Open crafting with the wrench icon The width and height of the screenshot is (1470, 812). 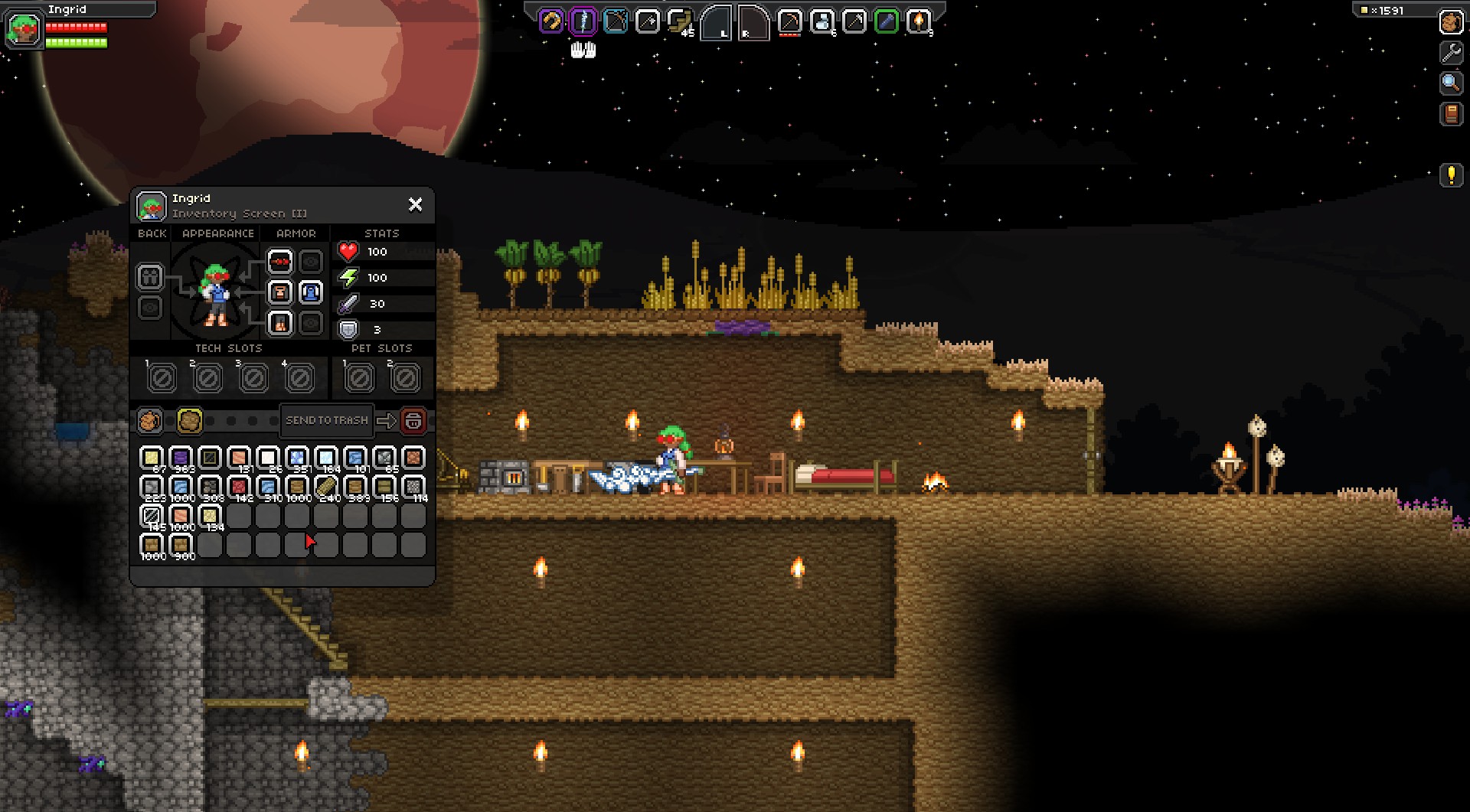[x=1451, y=52]
